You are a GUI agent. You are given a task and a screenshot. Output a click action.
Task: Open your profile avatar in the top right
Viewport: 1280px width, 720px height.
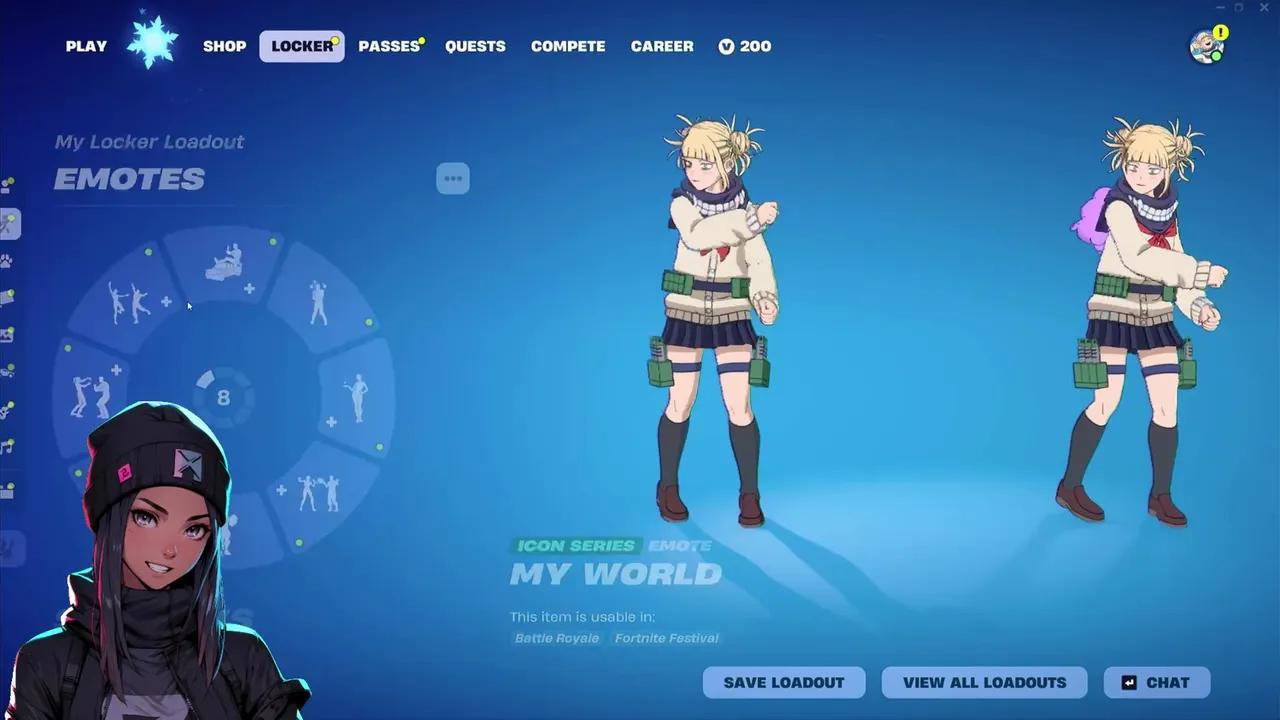point(1206,48)
